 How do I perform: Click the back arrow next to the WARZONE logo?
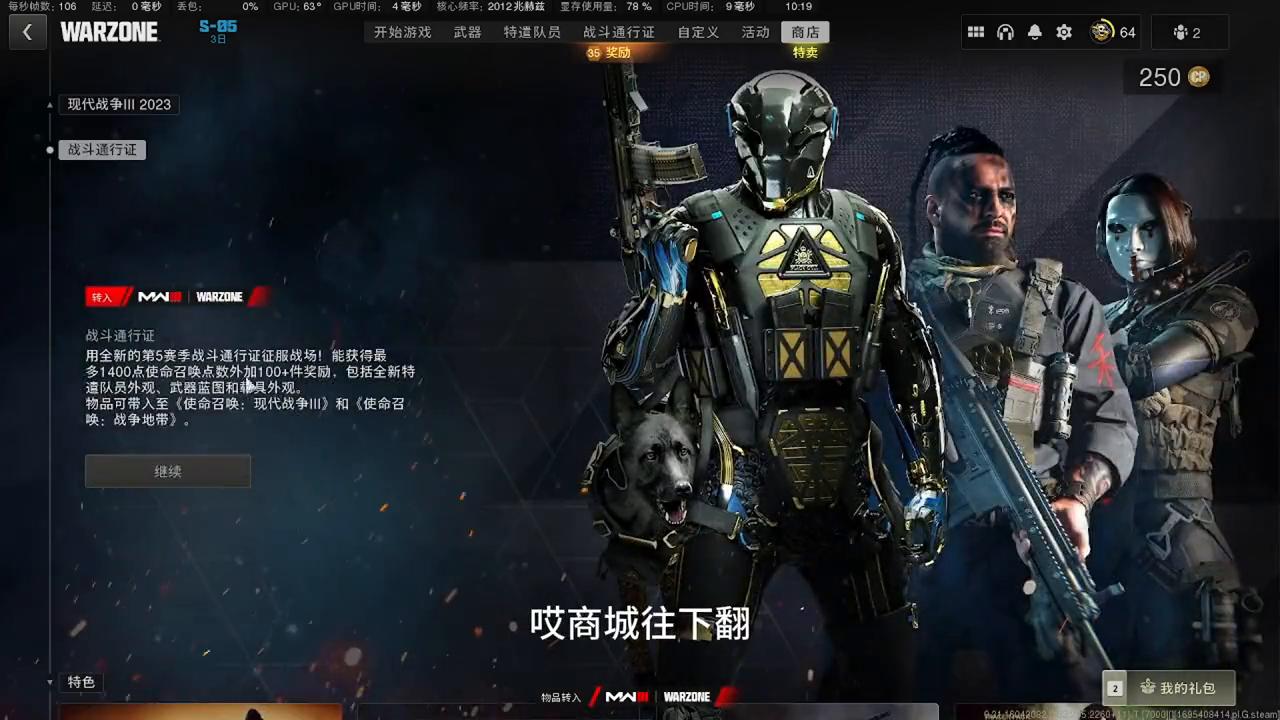tap(26, 32)
